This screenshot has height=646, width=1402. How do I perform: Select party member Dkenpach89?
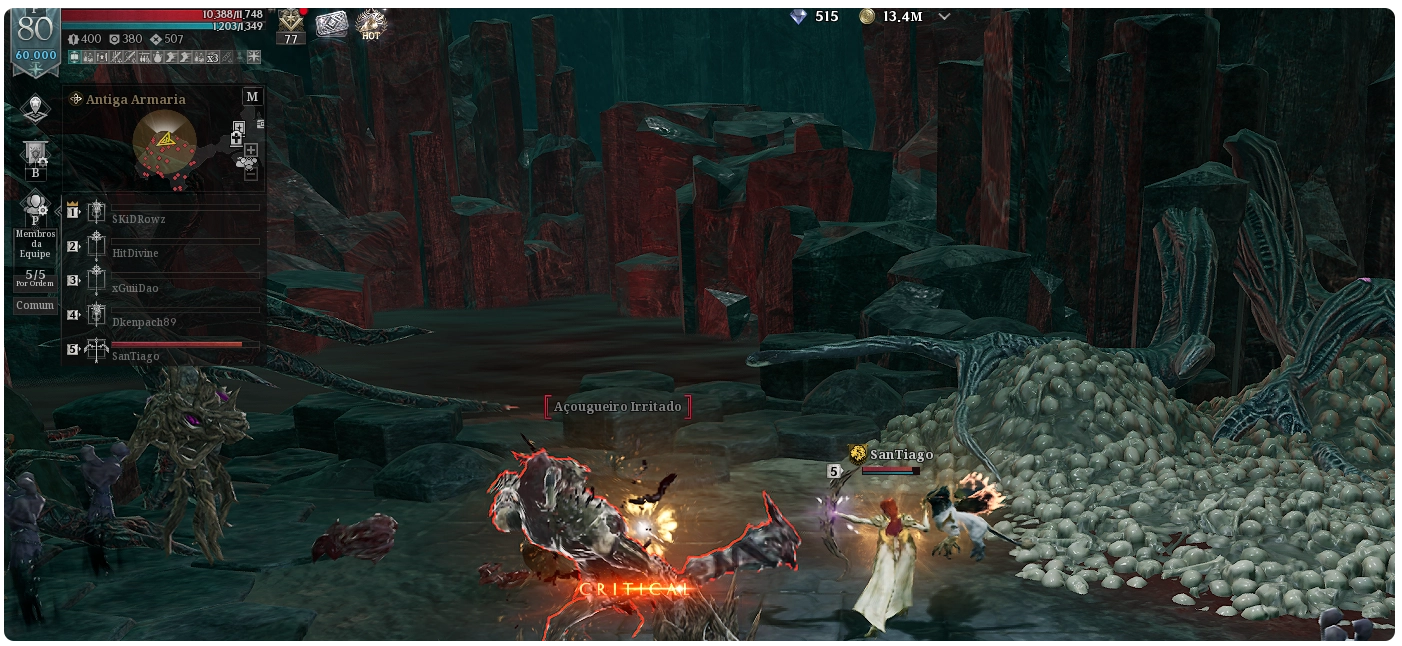pos(144,322)
